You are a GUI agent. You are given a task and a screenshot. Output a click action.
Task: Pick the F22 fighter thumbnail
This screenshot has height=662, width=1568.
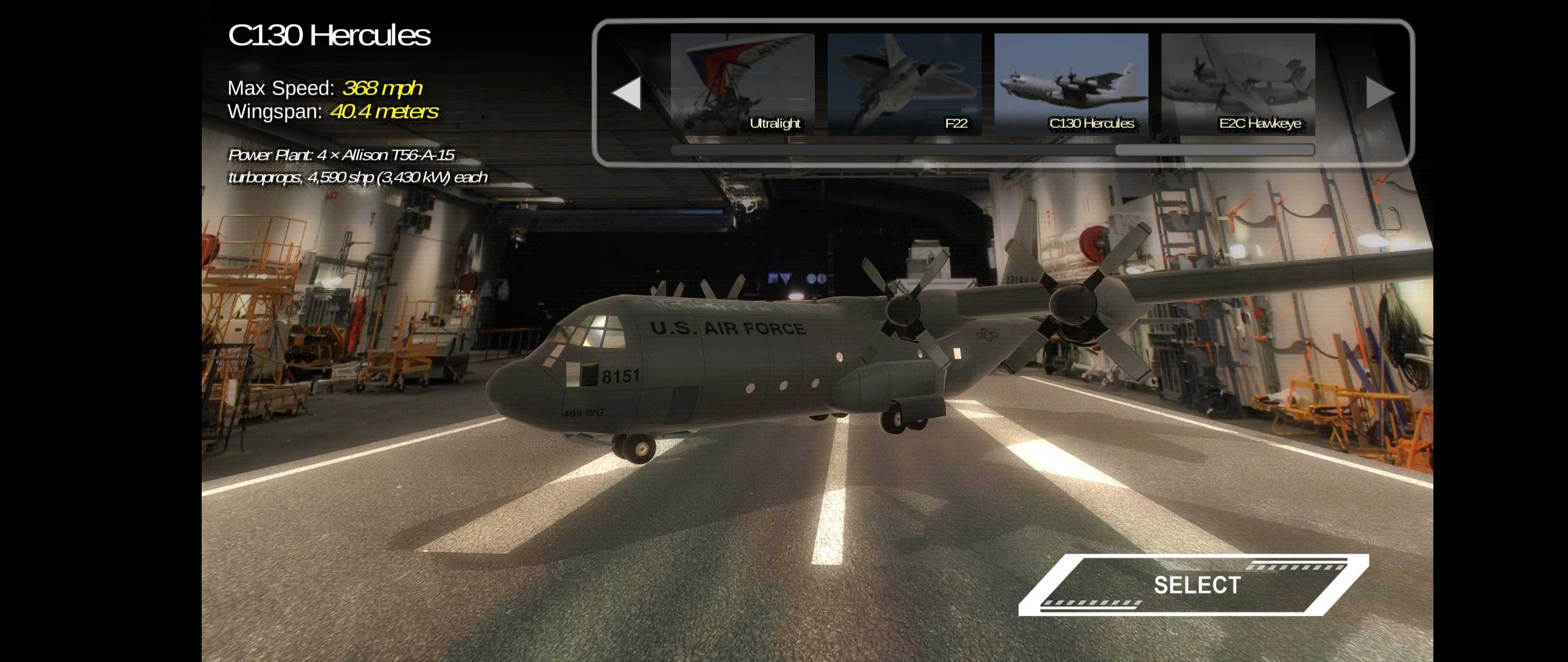click(904, 84)
